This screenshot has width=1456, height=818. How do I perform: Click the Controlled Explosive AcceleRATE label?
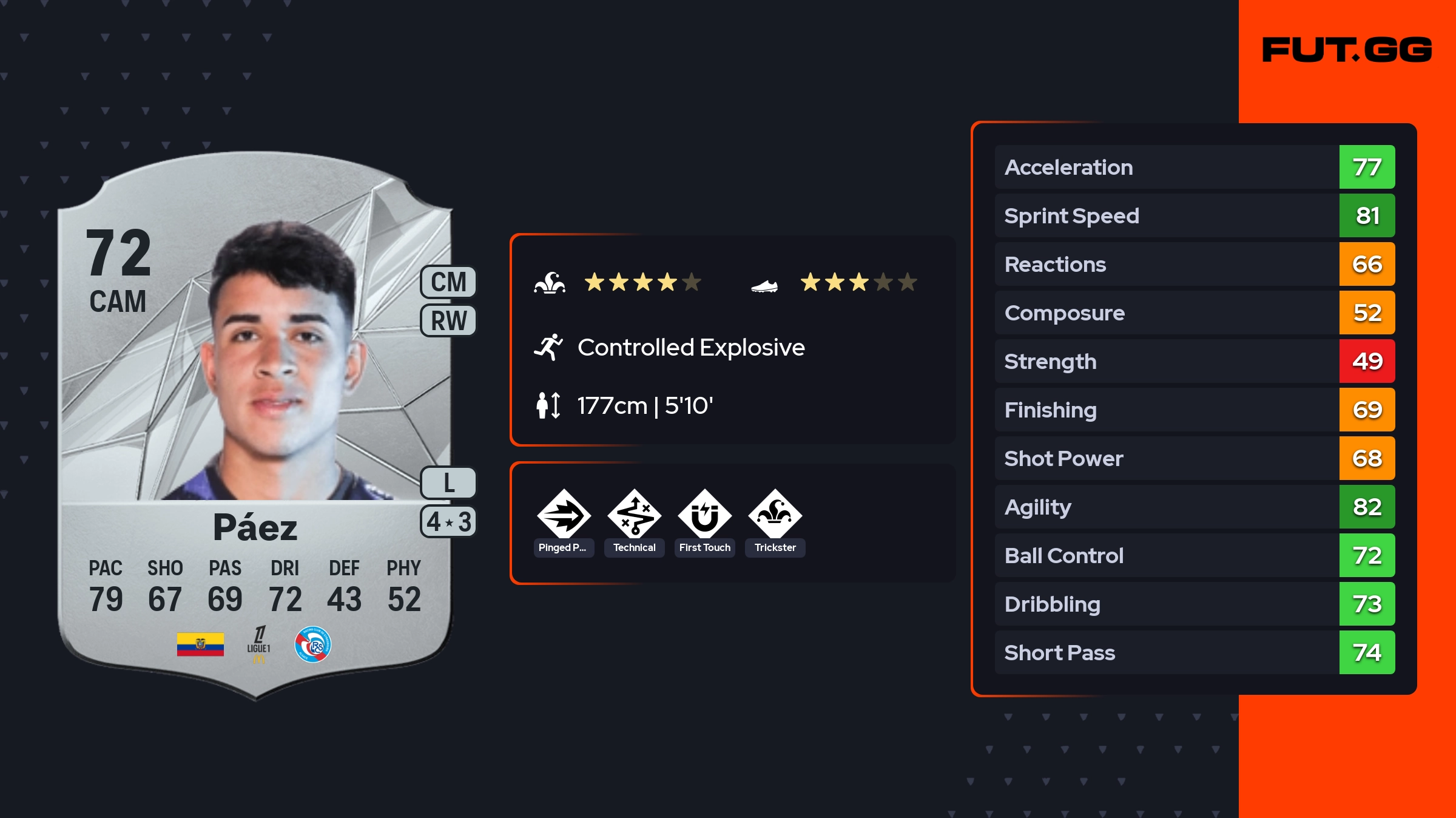[690, 348]
